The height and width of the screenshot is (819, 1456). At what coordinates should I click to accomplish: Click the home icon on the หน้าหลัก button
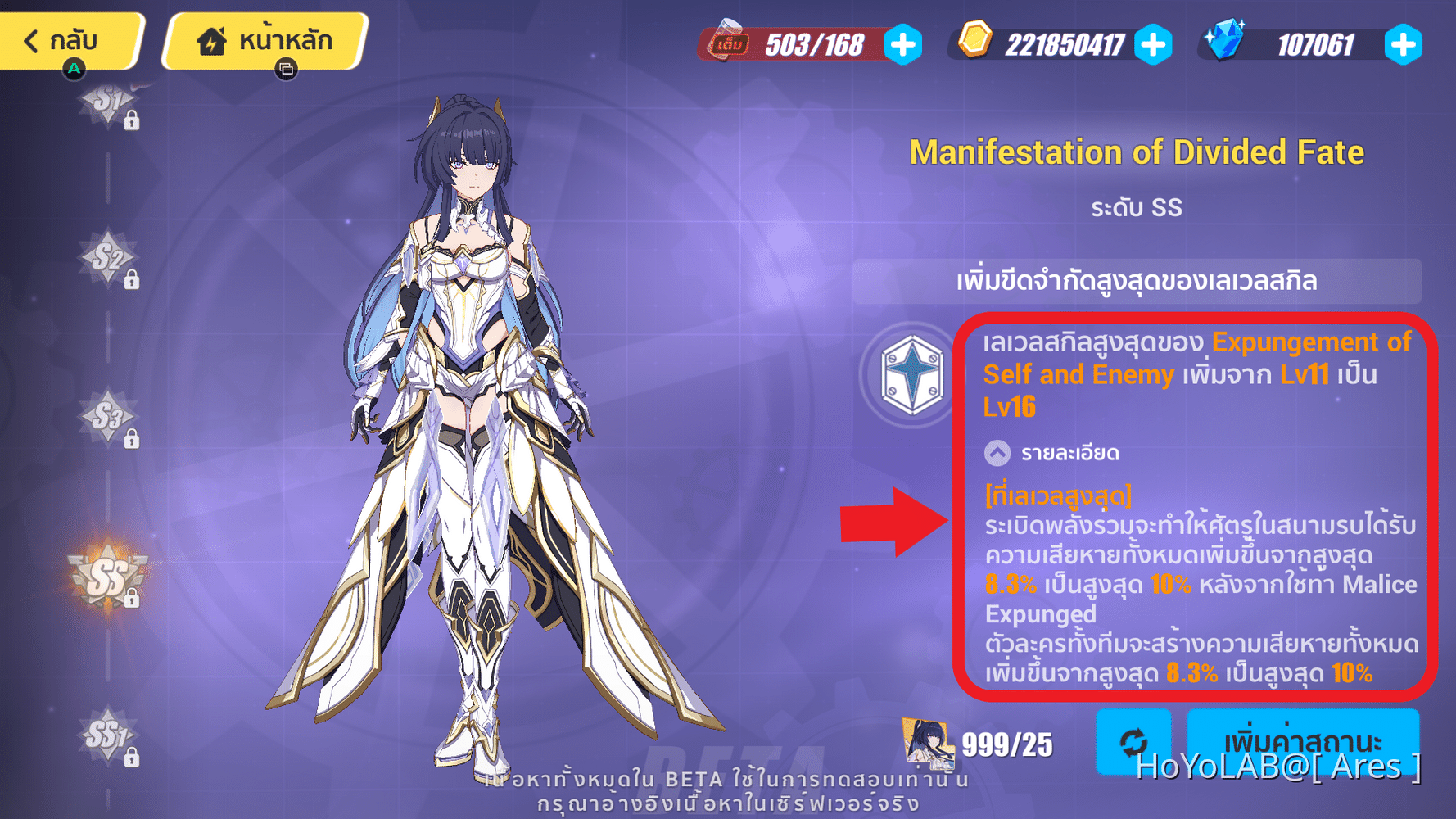[x=211, y=38]
